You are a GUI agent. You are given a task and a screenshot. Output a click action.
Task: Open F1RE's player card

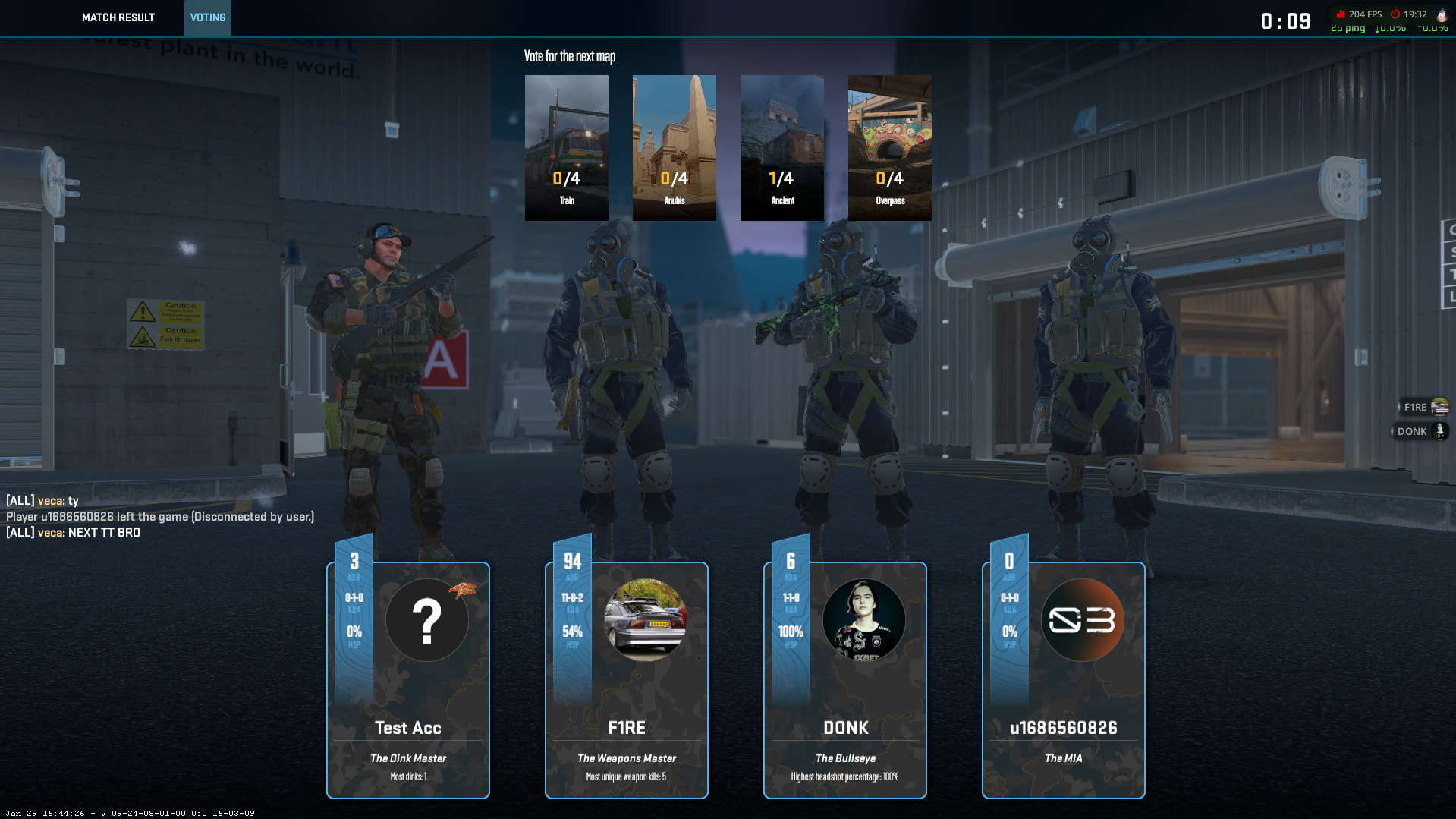[627, 680]
